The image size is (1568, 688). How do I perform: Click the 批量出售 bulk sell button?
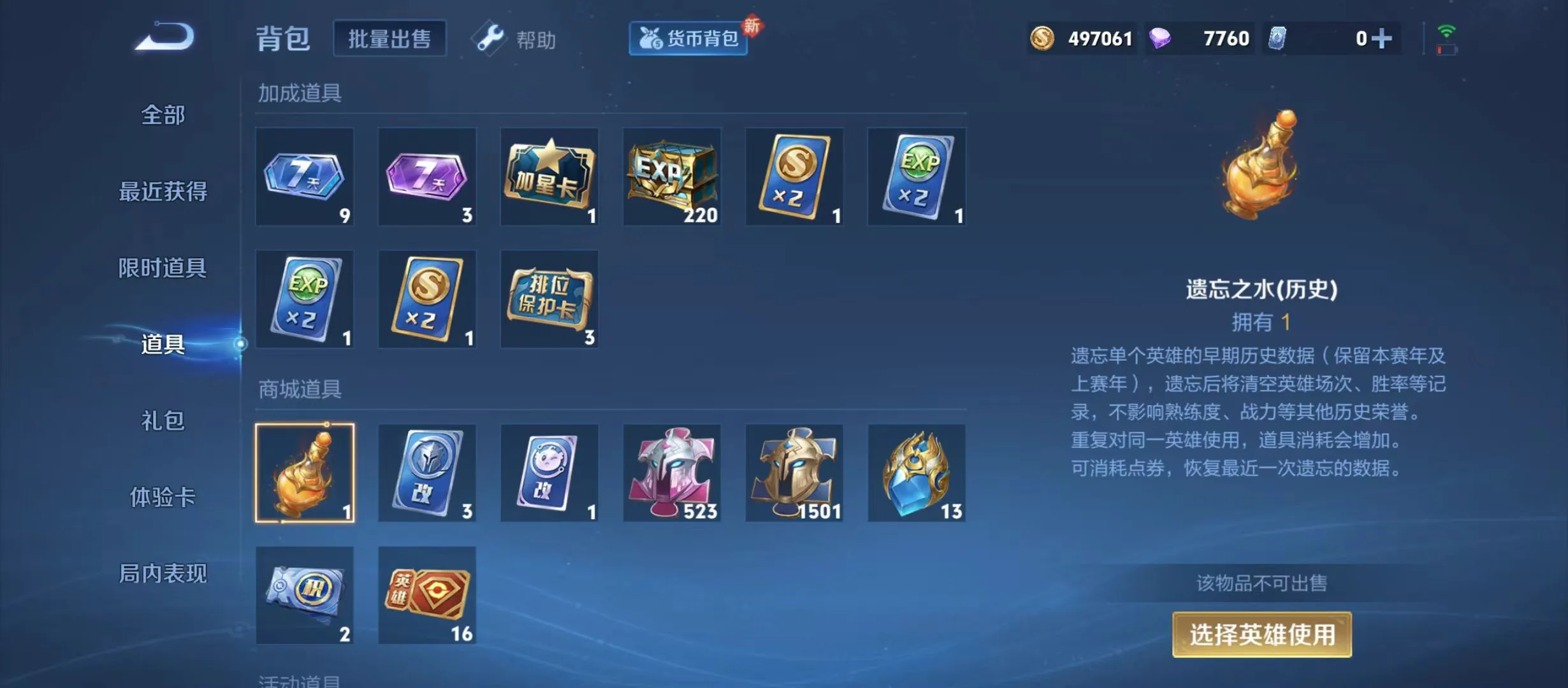tap(390, 38)
